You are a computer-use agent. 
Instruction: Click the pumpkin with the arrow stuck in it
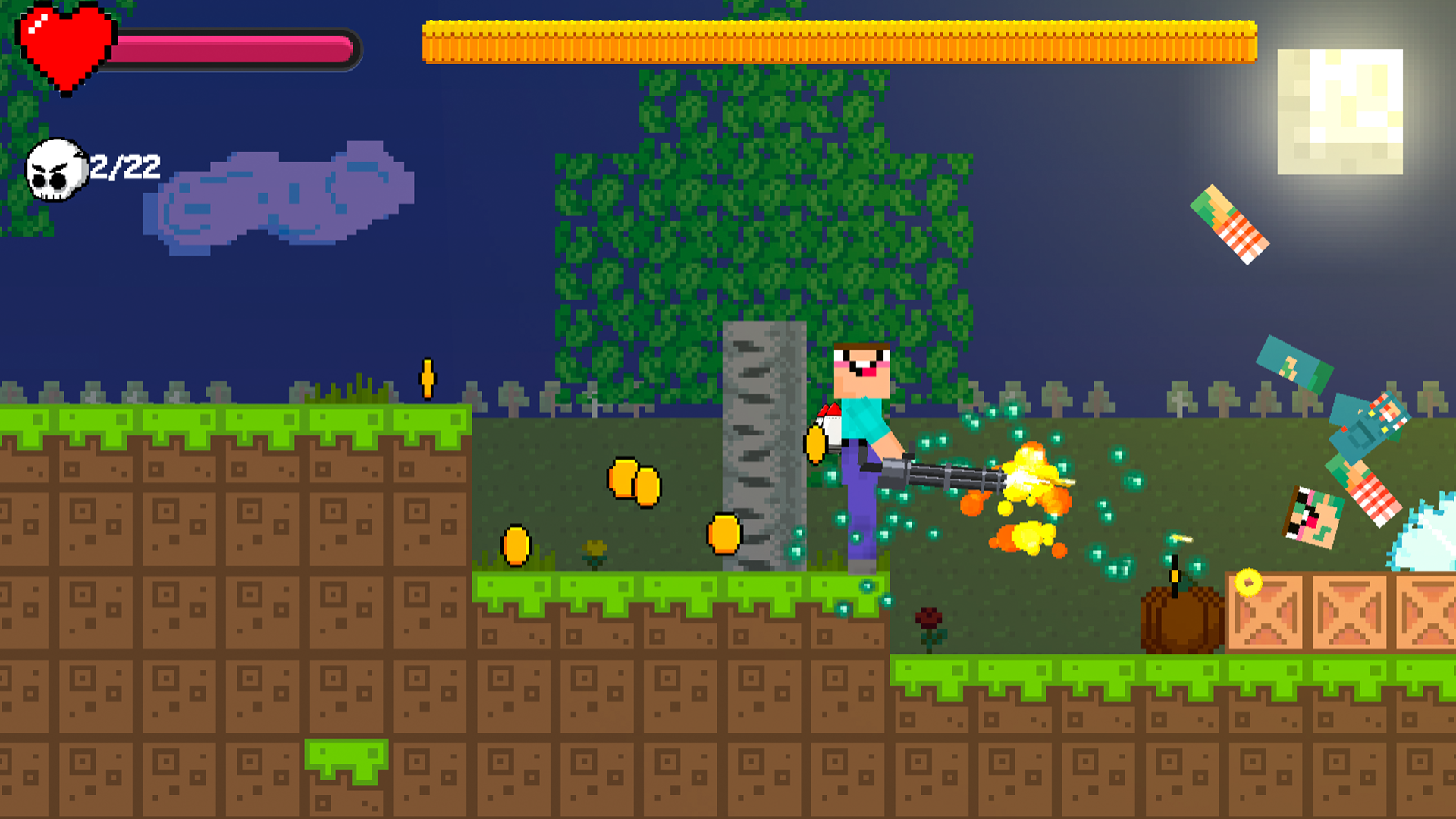1179,622
